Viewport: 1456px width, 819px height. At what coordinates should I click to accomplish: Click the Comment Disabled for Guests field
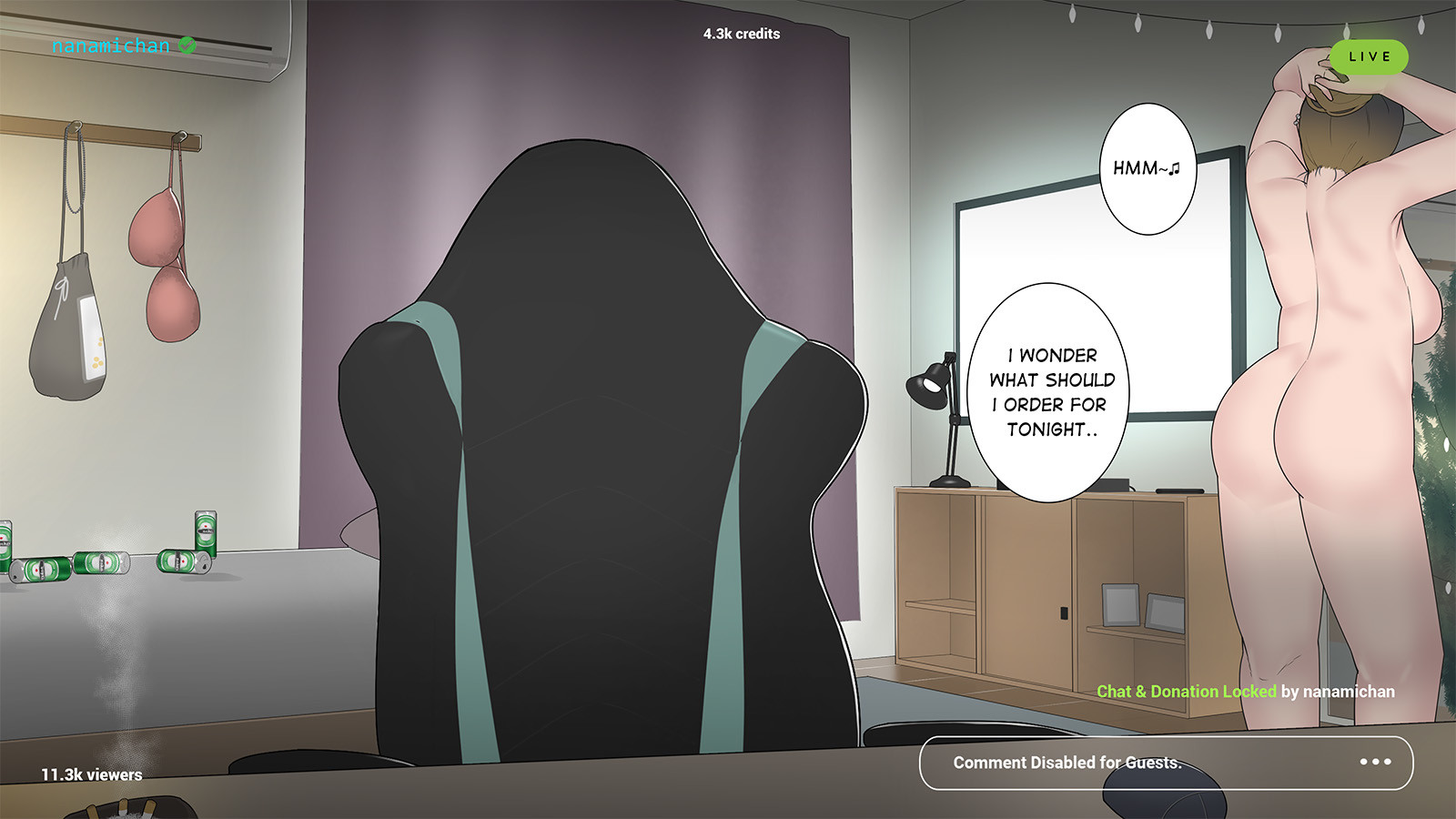click(1067, 763)
